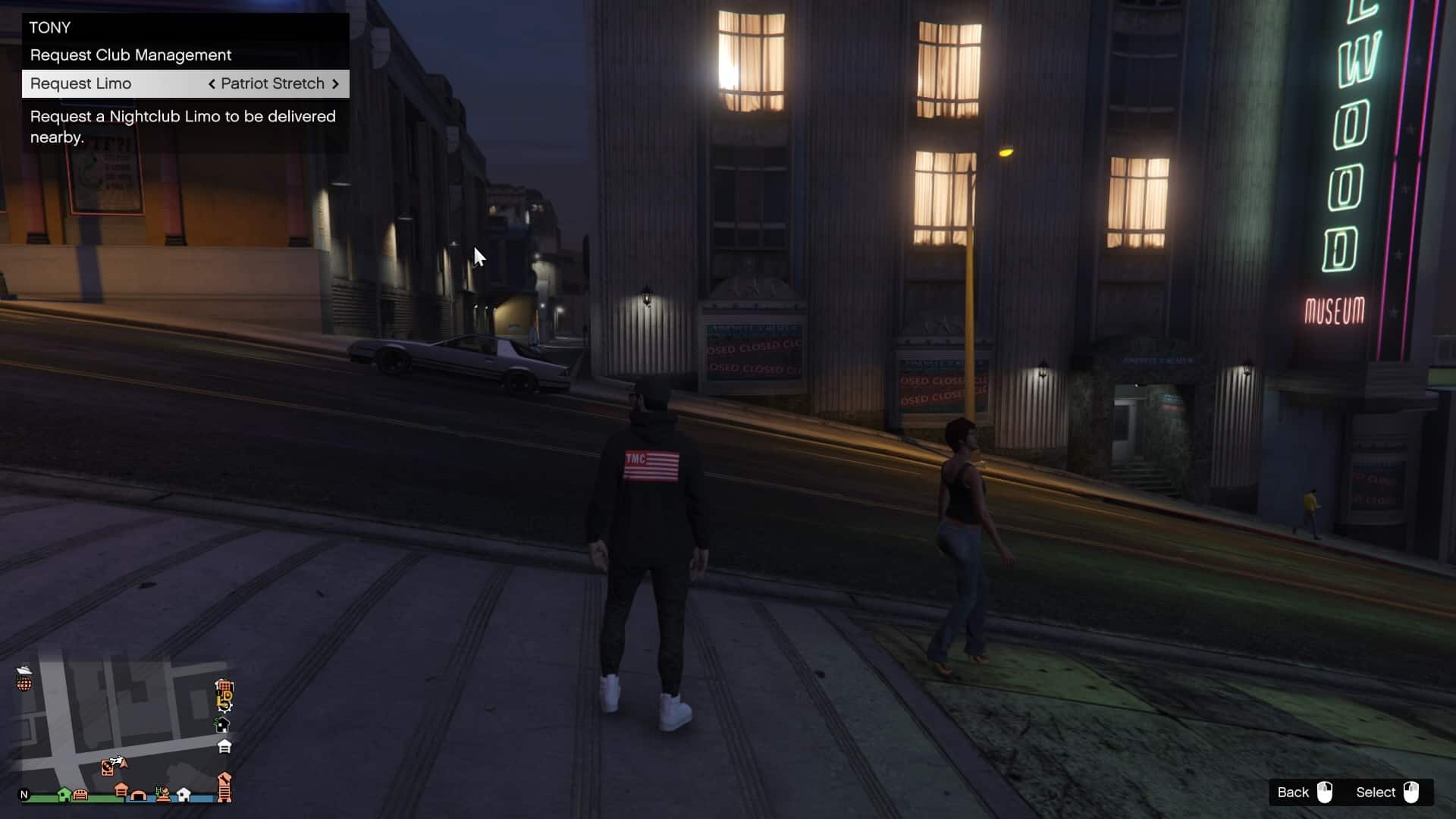Screen dimensions: 1456x819
Task: Cycle limo choice with the right arrow
Action: pyautogui.click(x=335, y=83)
